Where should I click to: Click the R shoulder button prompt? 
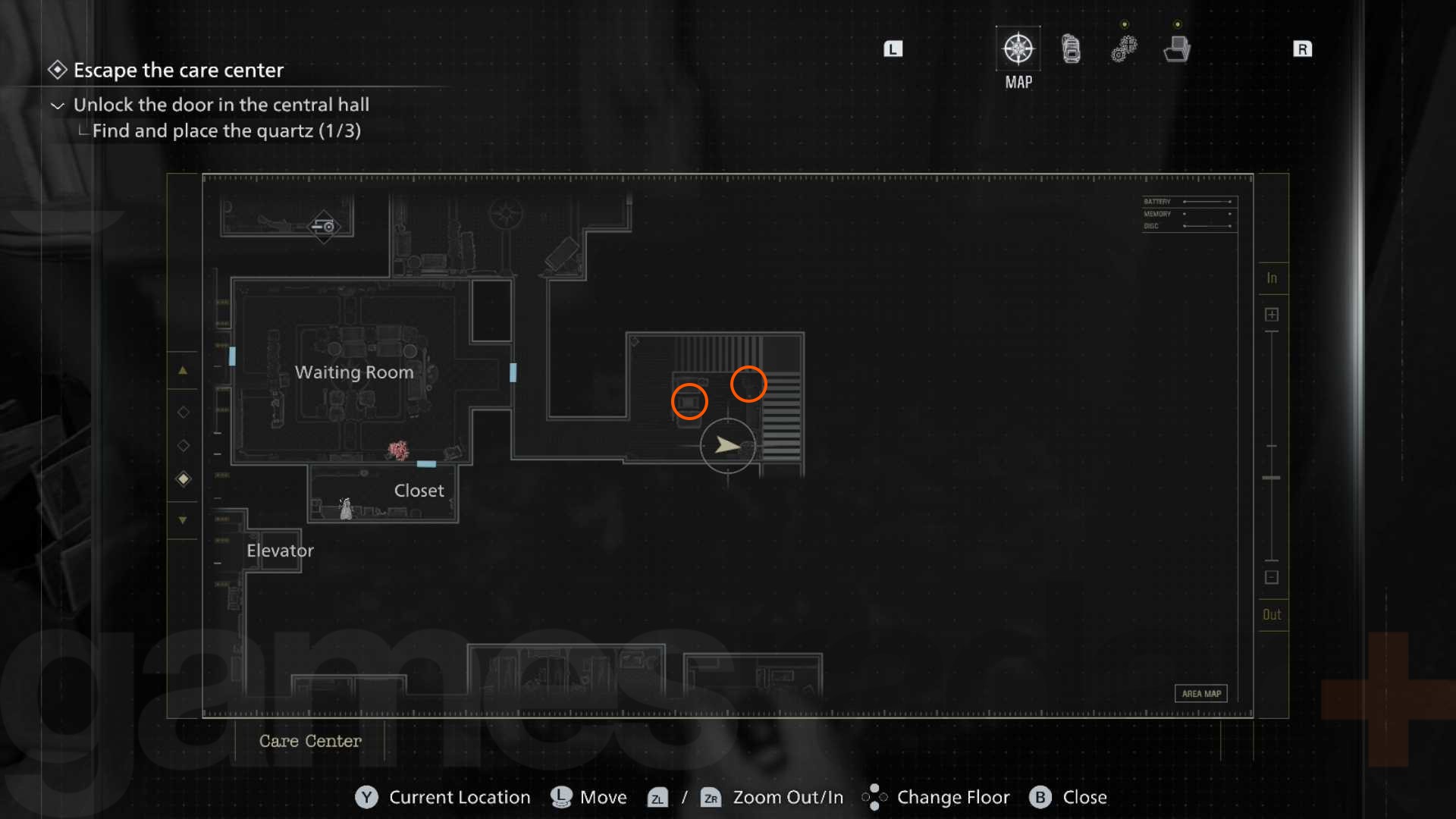pyautogui.click(x=1304, y=48)
